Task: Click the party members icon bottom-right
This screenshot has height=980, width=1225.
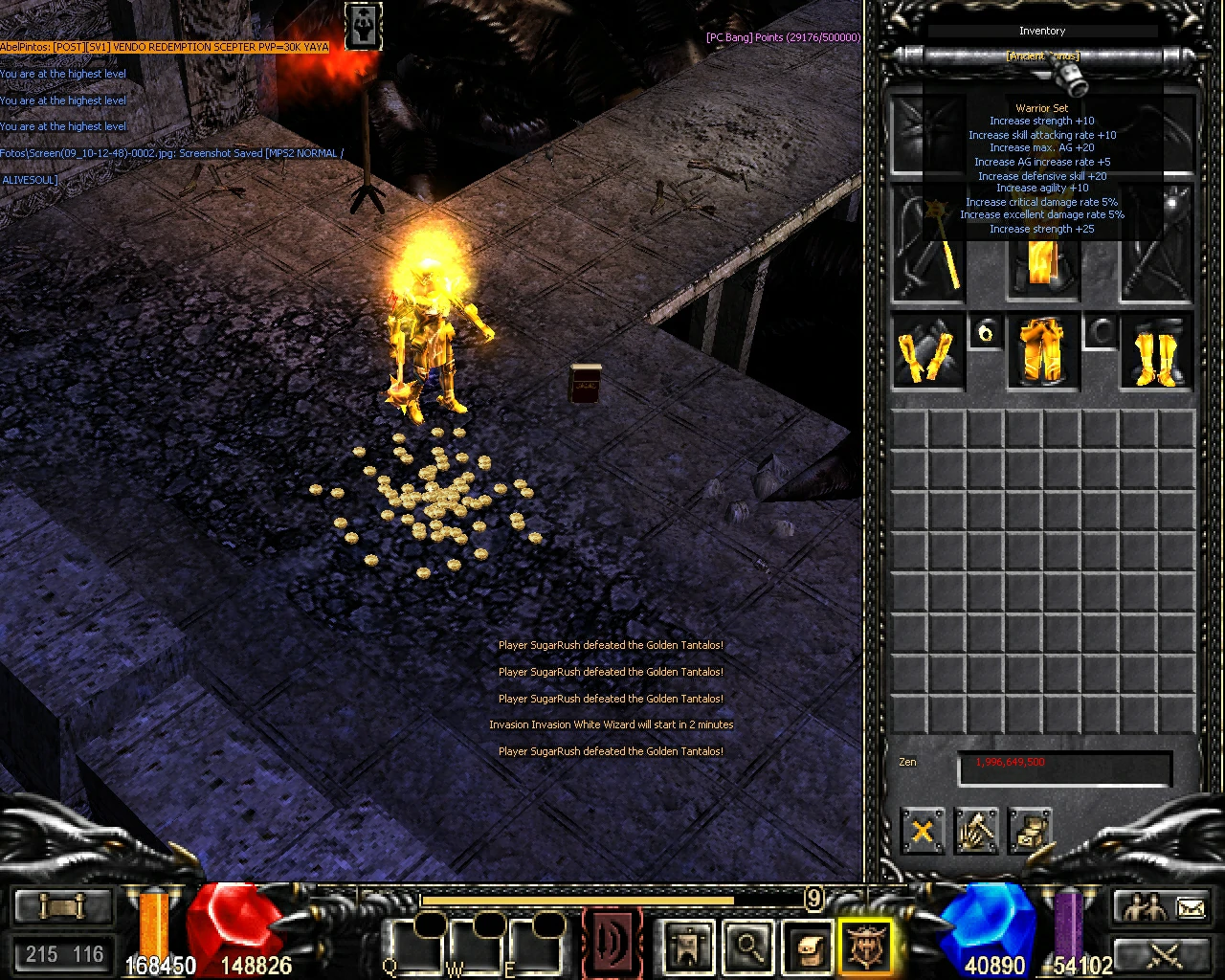Action: pos(1145,906)
